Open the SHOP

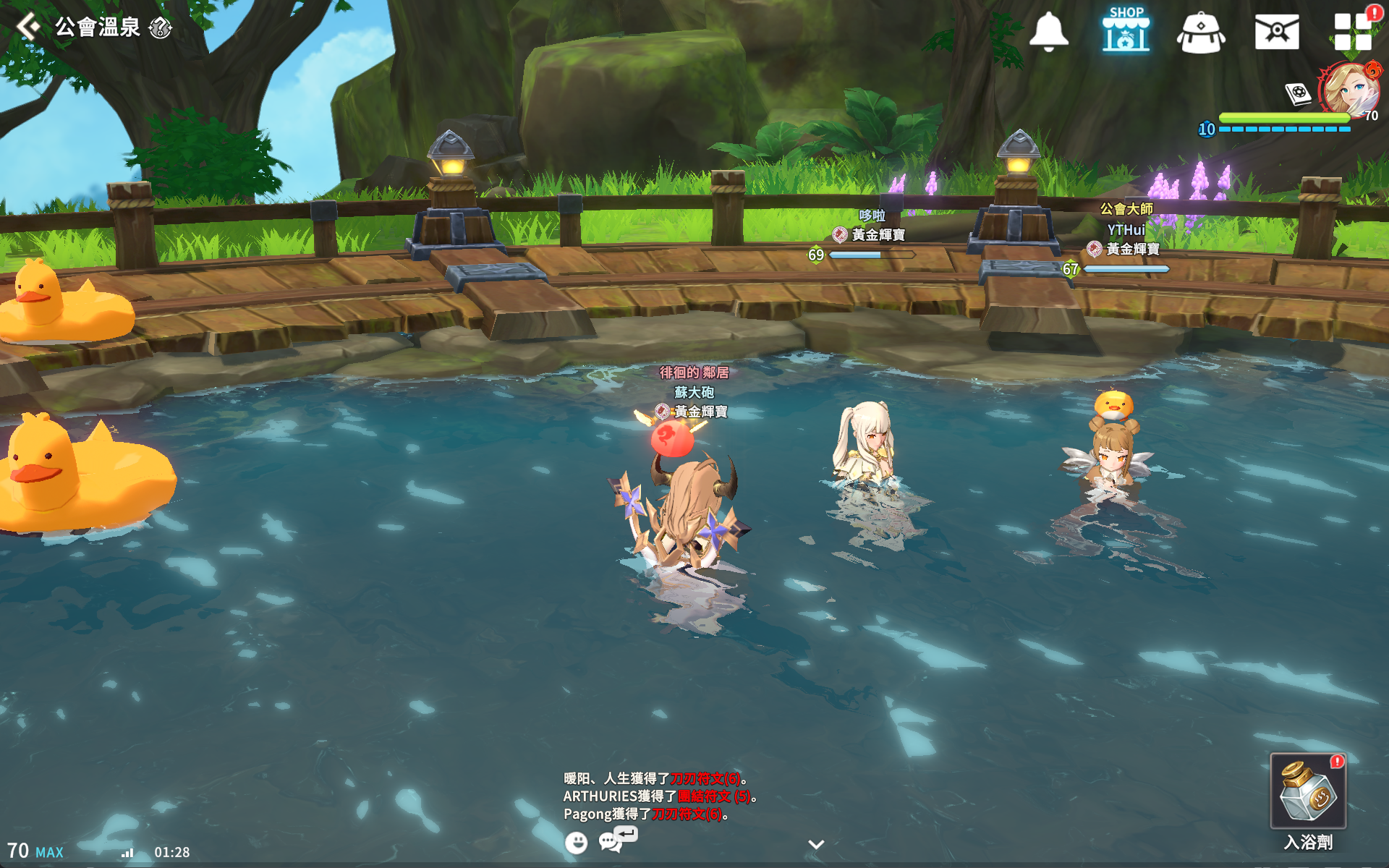click(x=1126, y=30)
